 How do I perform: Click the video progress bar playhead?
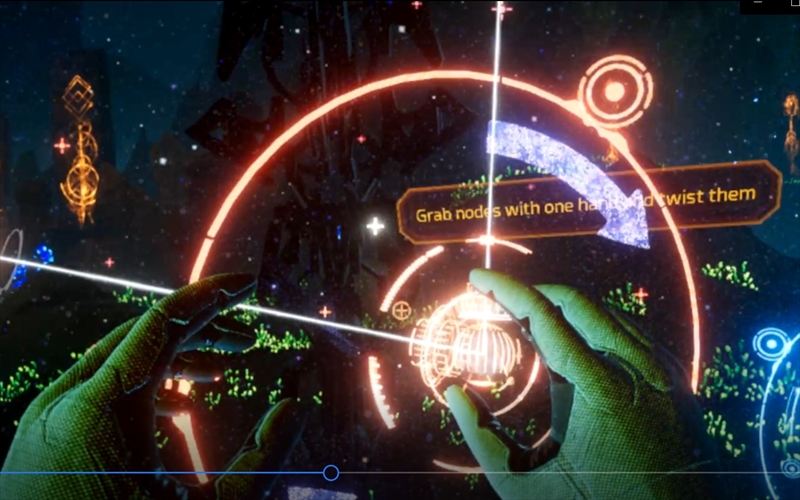331,473
